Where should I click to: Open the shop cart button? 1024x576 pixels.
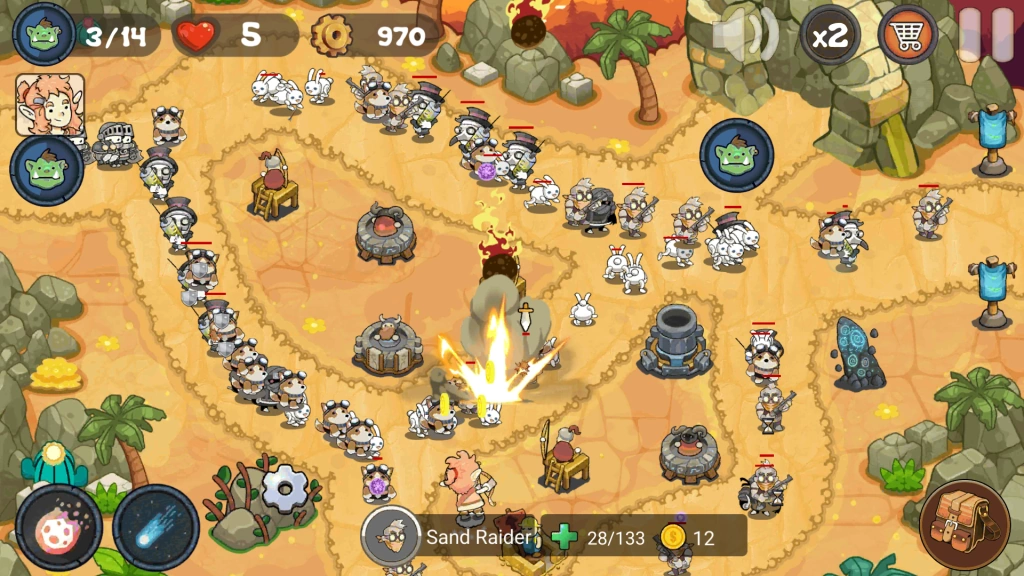907,35
